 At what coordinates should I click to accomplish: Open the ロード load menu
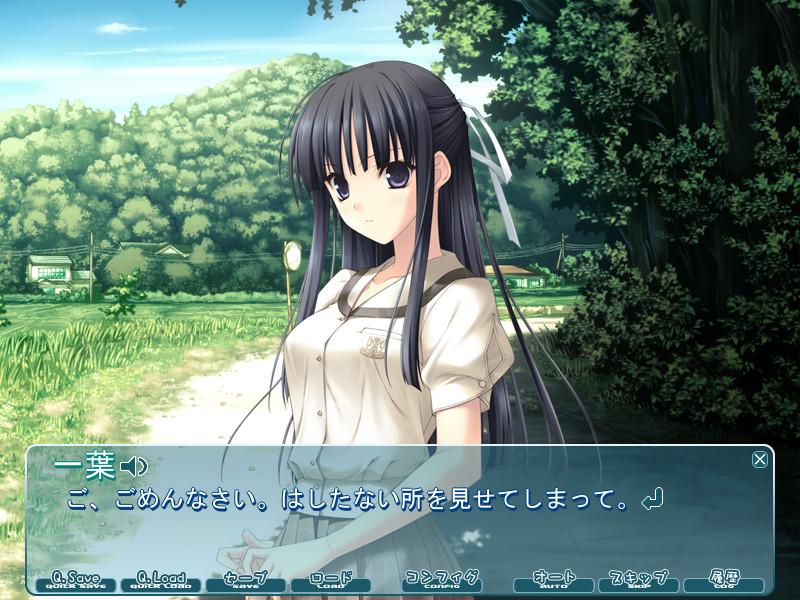[x=330, y=581]
